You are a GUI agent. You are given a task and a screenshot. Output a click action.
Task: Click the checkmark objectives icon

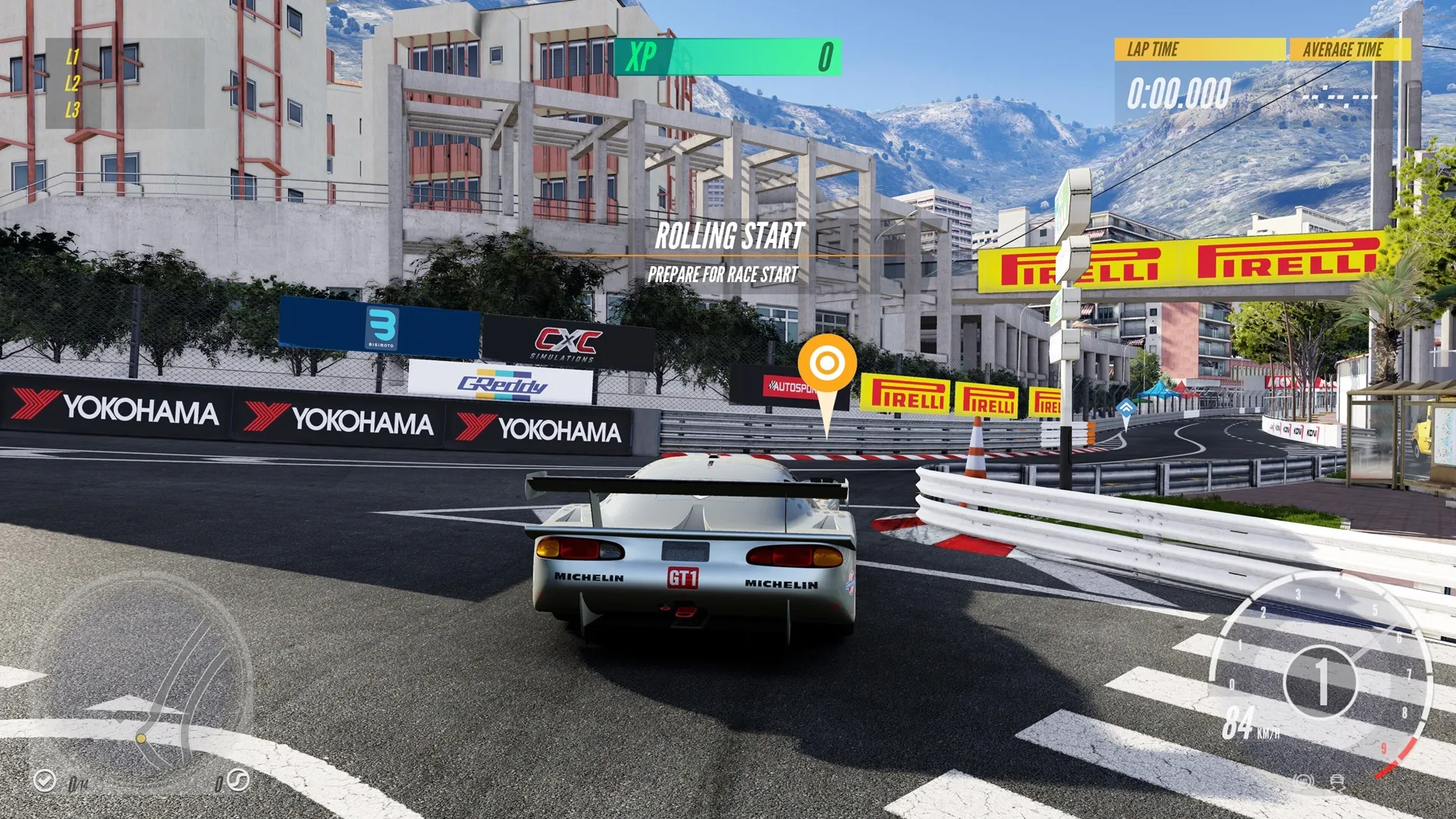point(45,780)
